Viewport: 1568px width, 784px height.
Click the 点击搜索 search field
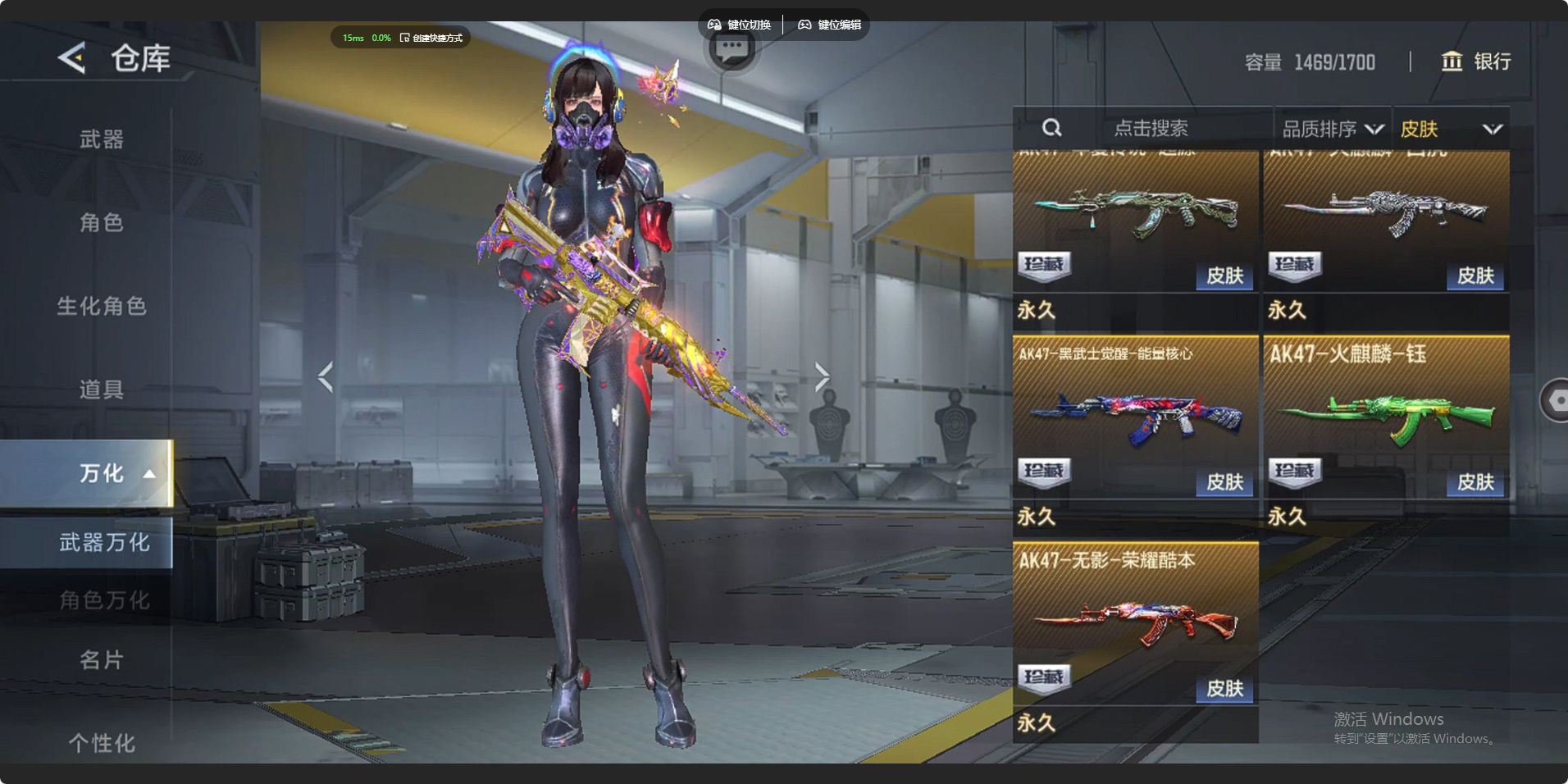coord(1151,129)
